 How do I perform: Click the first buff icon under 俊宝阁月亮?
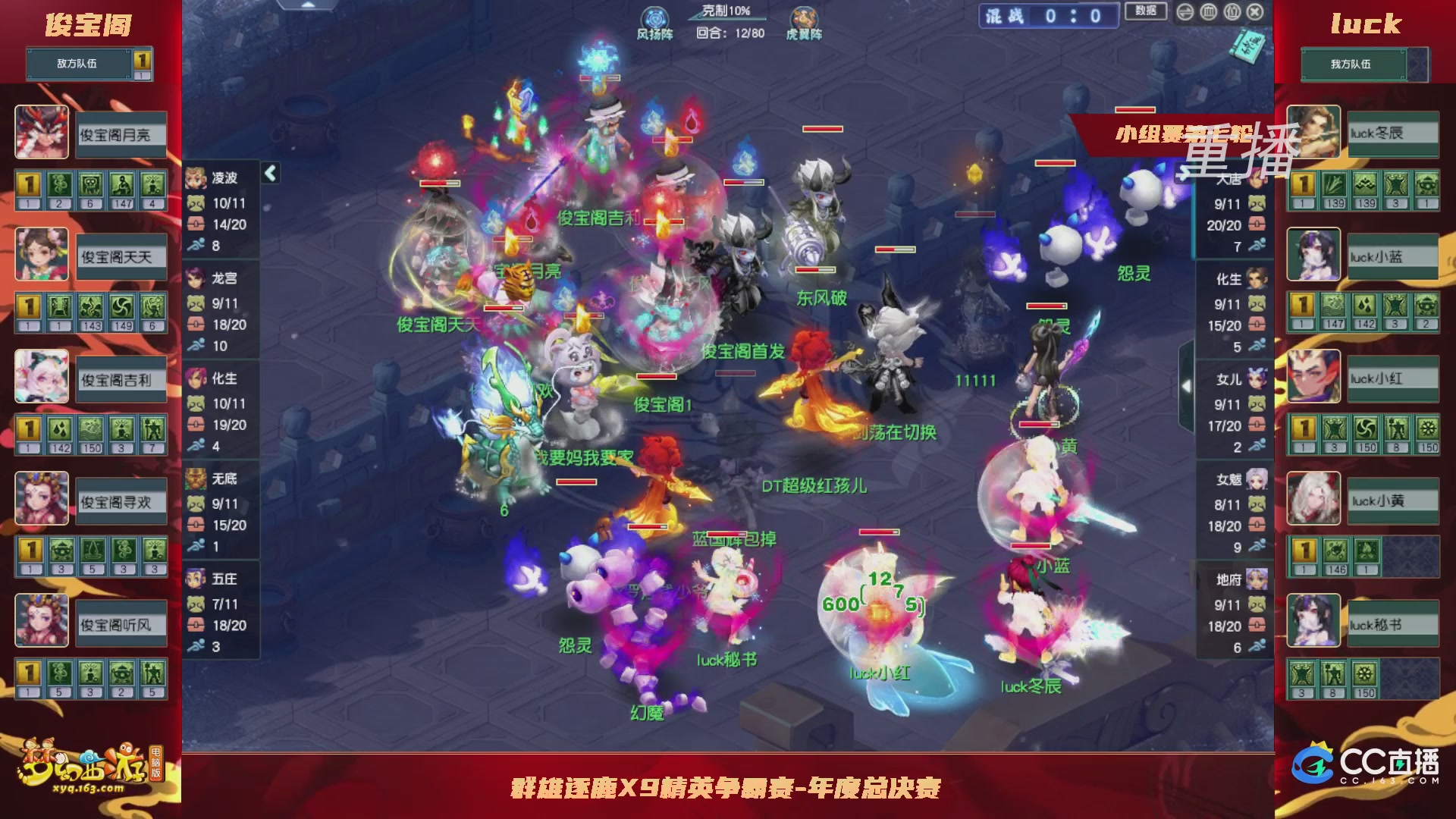pyautogui.click(x=27, y=184)
